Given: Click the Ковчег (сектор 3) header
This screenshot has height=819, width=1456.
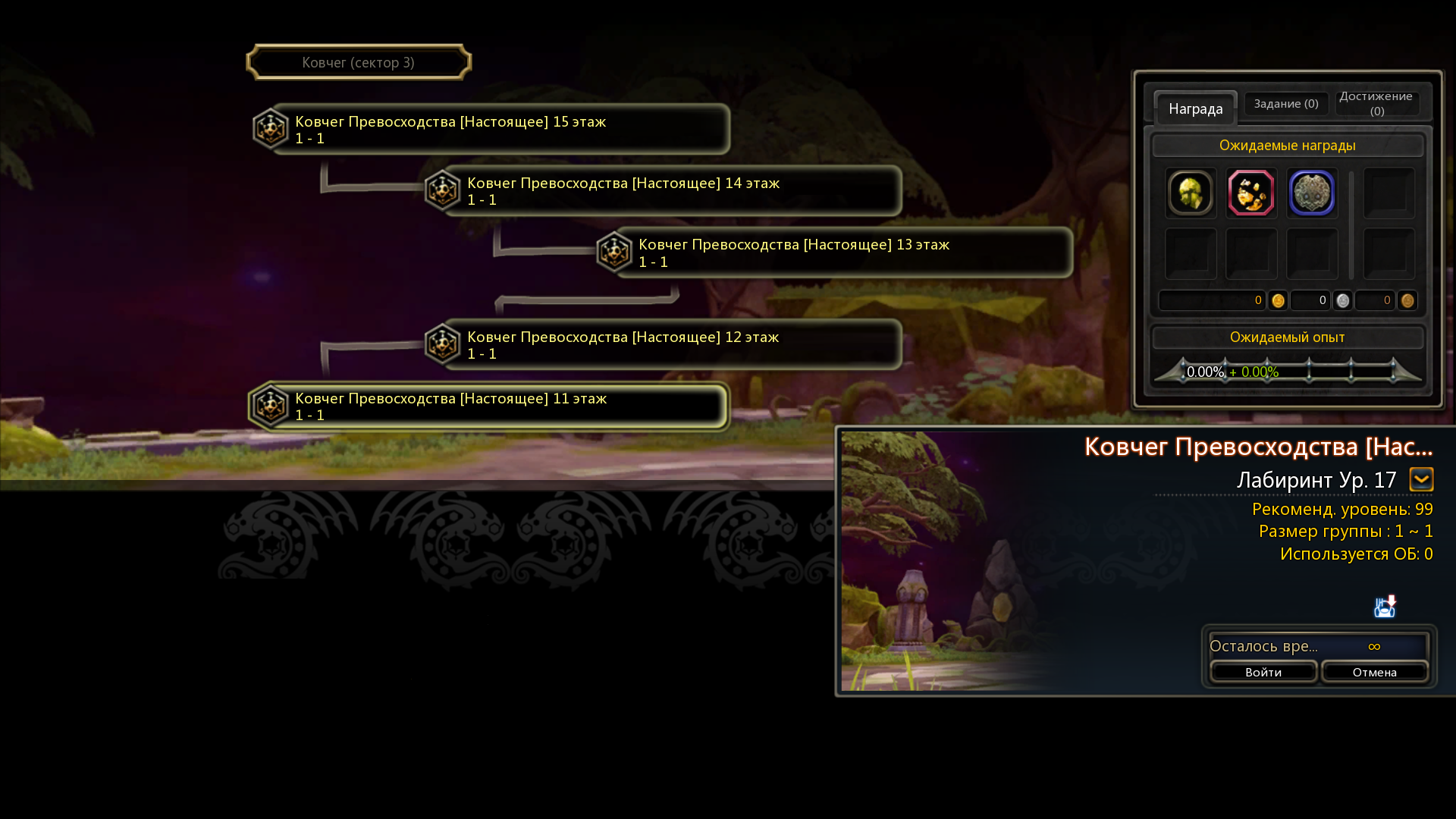Looking at the screenshot, I should coord(359,62).
